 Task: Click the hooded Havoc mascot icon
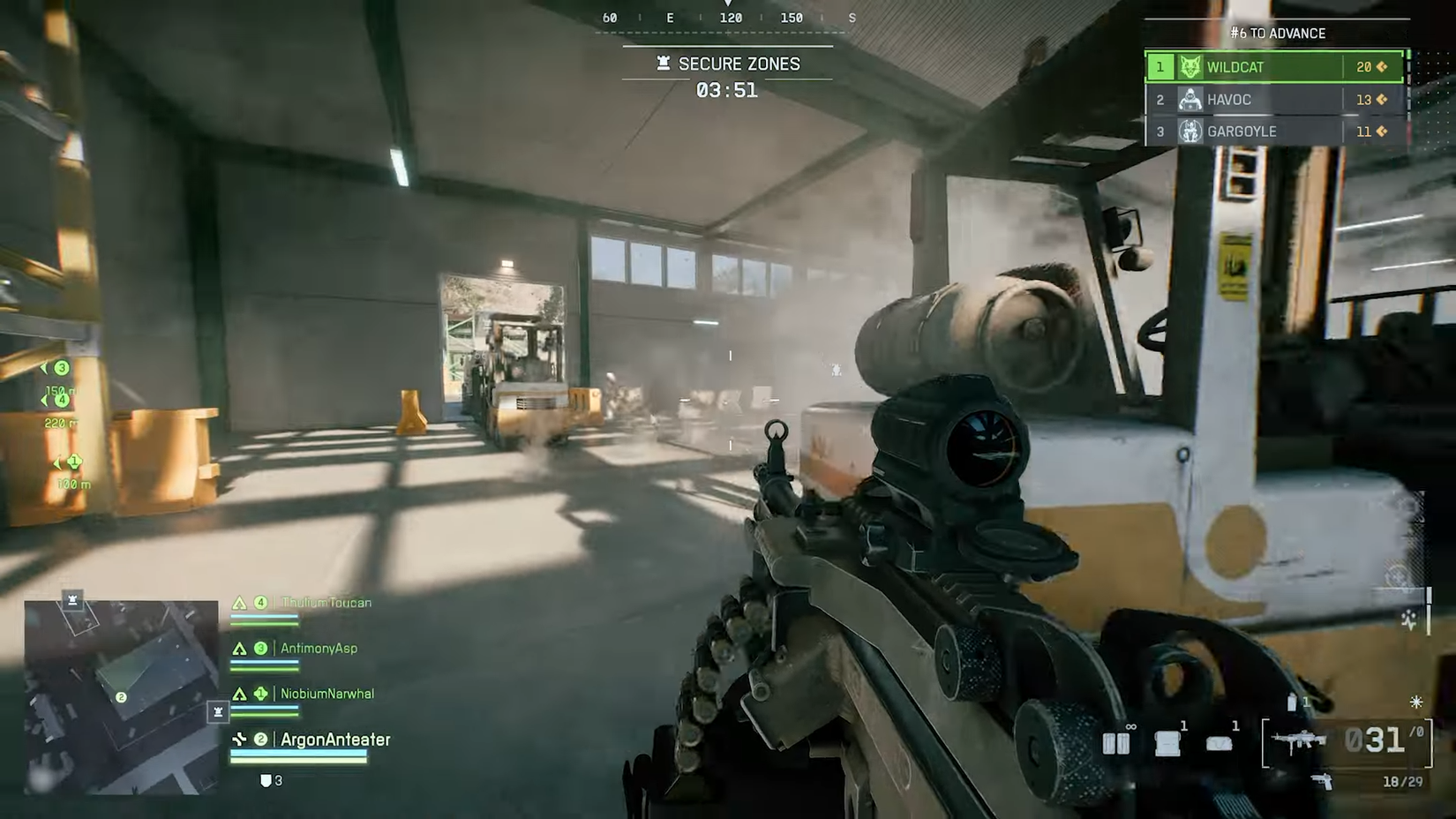[x=1190, y=100]
